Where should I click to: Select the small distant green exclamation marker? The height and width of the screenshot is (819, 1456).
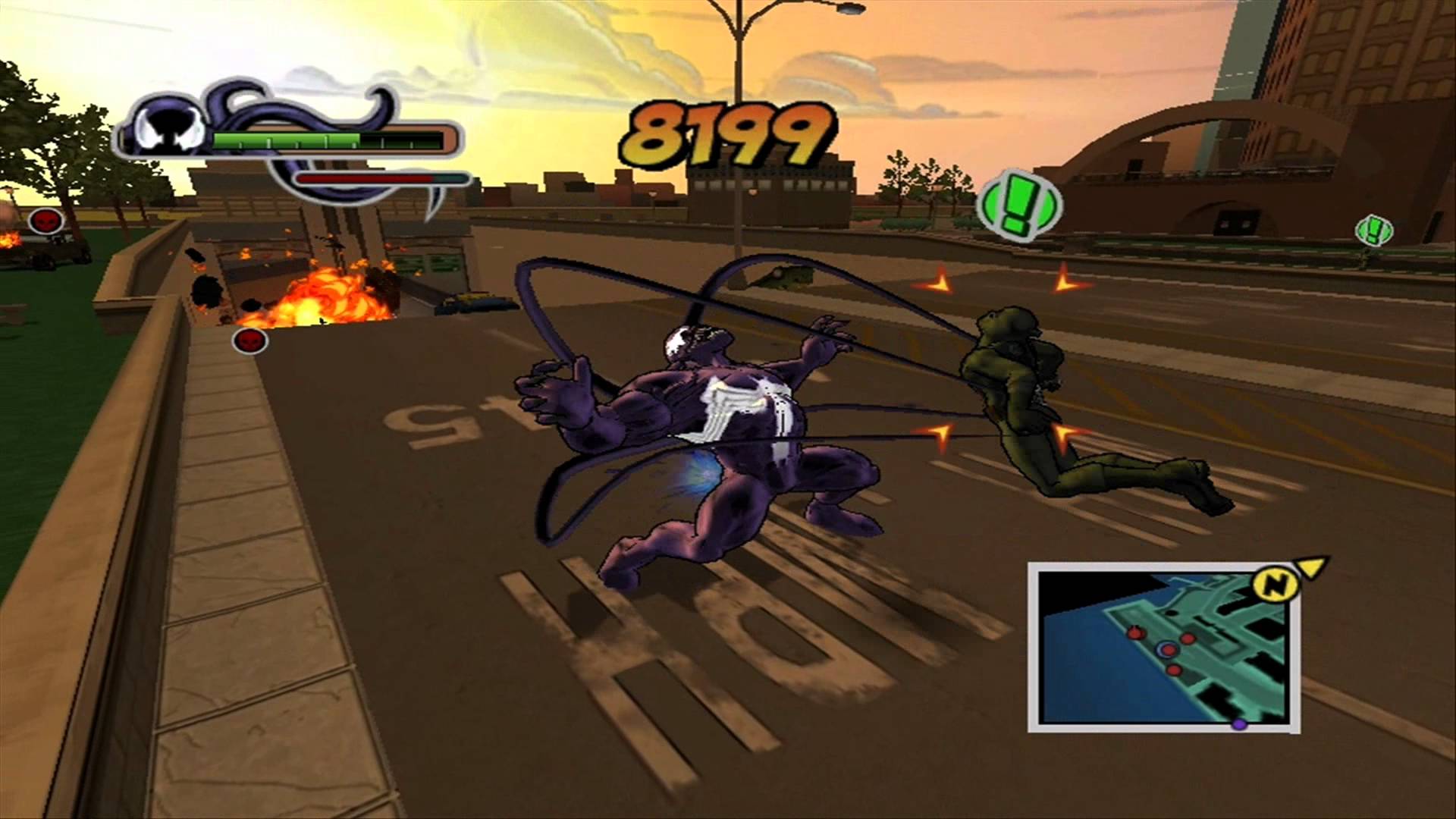[1373, 229]
